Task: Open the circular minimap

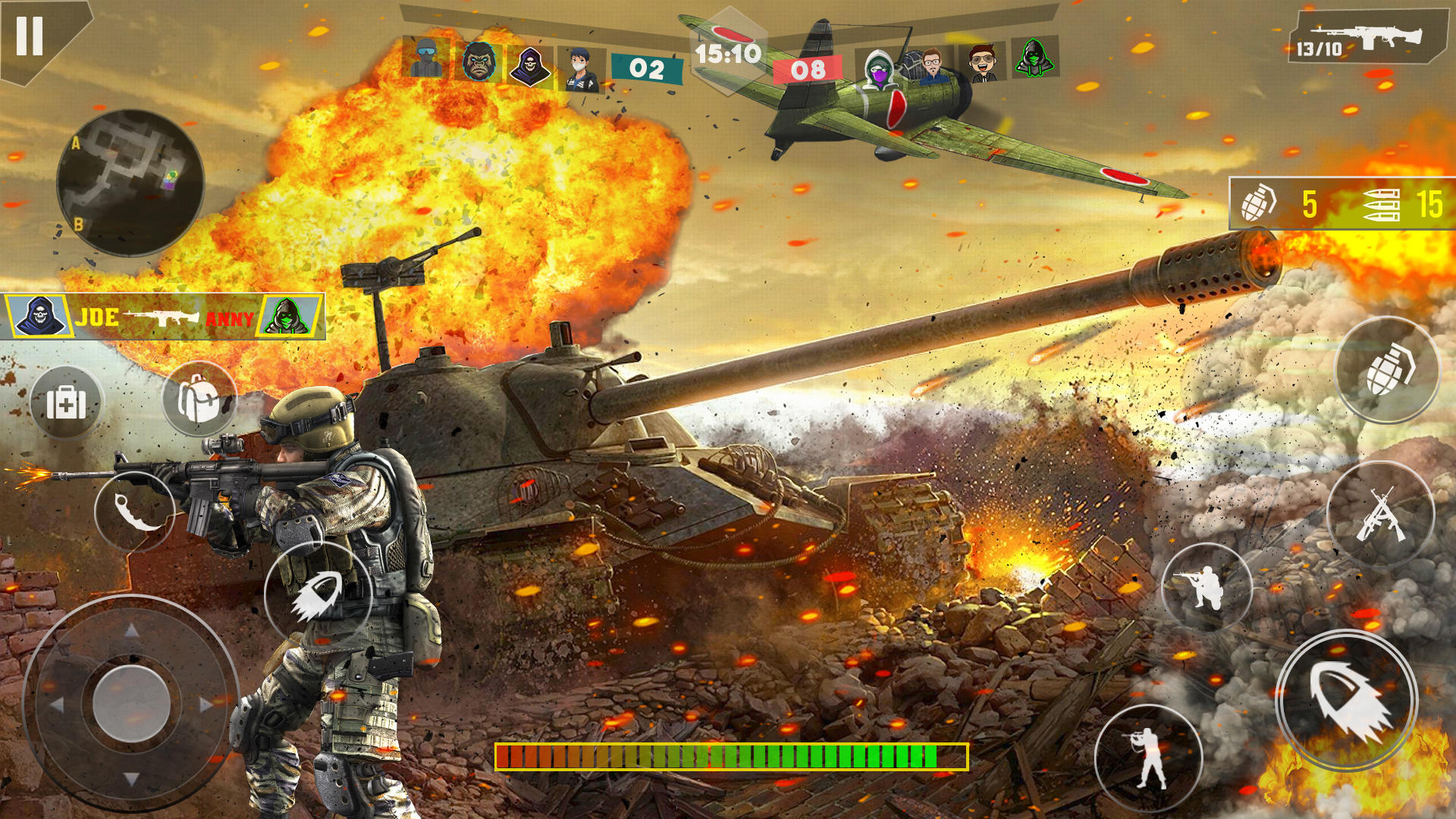Action: pyautogui.click(x=130, y=183)
